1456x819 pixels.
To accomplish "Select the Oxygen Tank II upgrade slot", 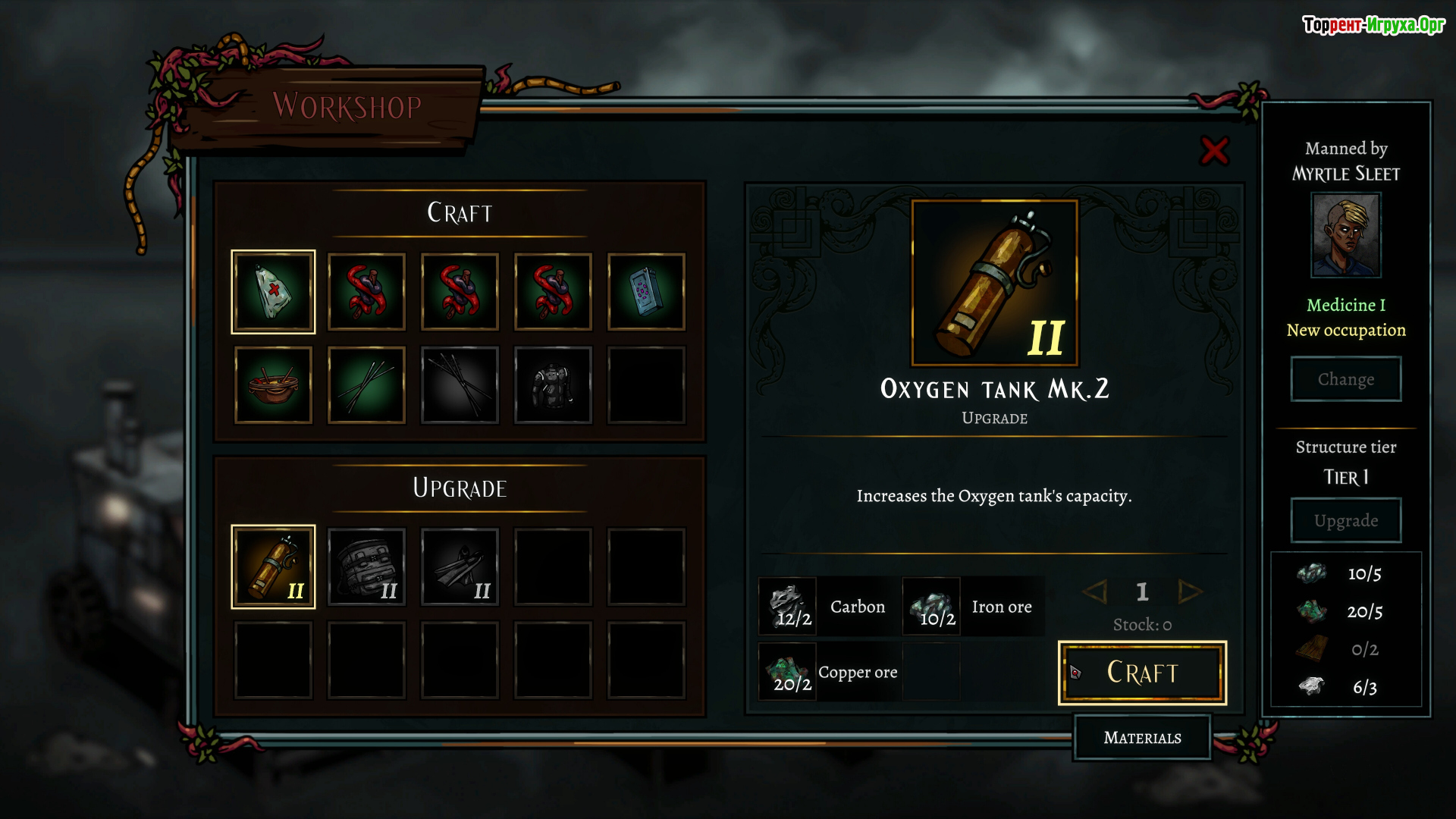I will coord(273,566).
